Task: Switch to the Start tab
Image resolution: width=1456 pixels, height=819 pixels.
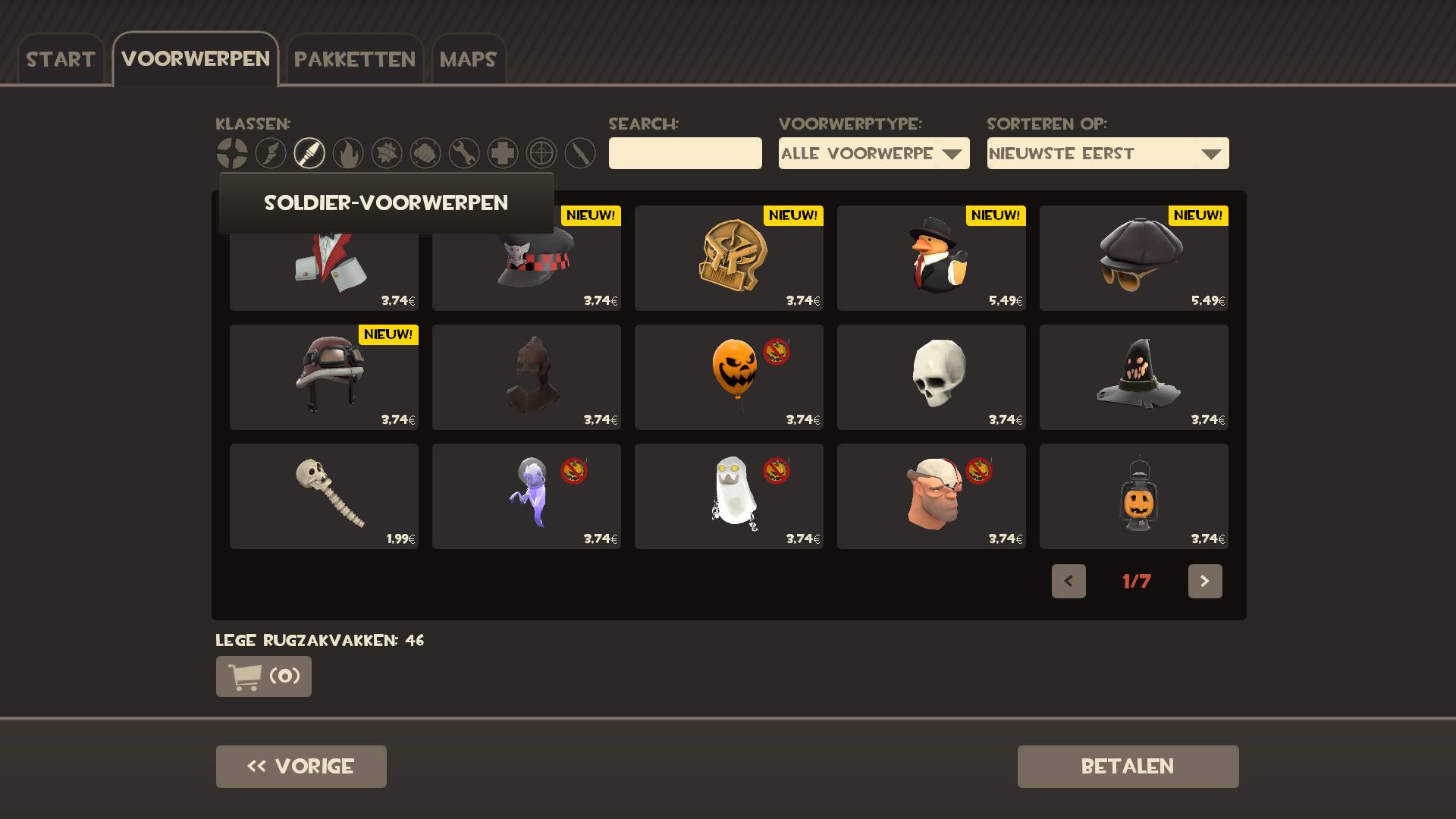Action: (x=61, y=59)
